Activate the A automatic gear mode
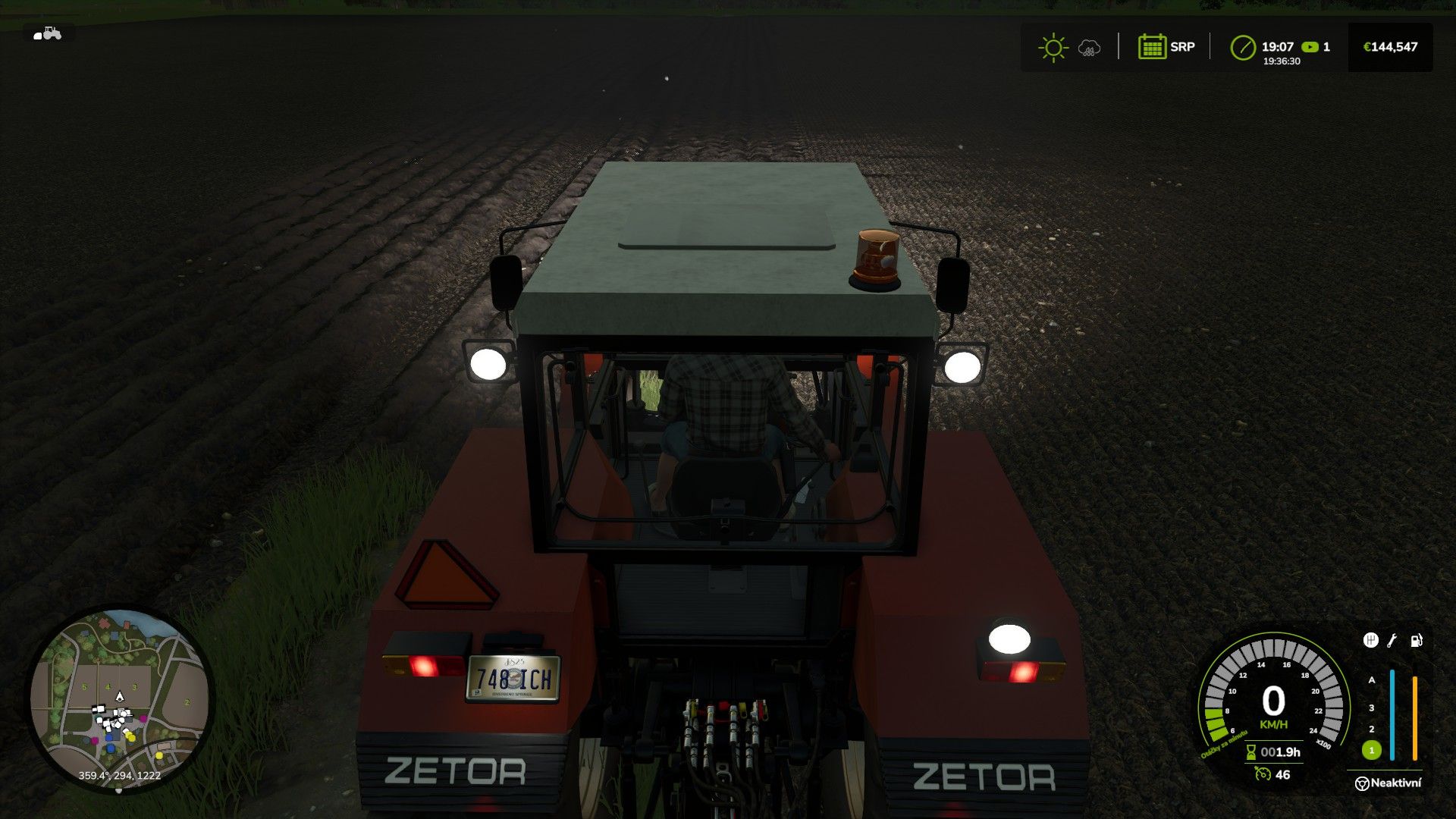This screenshot has height=819, width=1456. (x=1370, y=681)
